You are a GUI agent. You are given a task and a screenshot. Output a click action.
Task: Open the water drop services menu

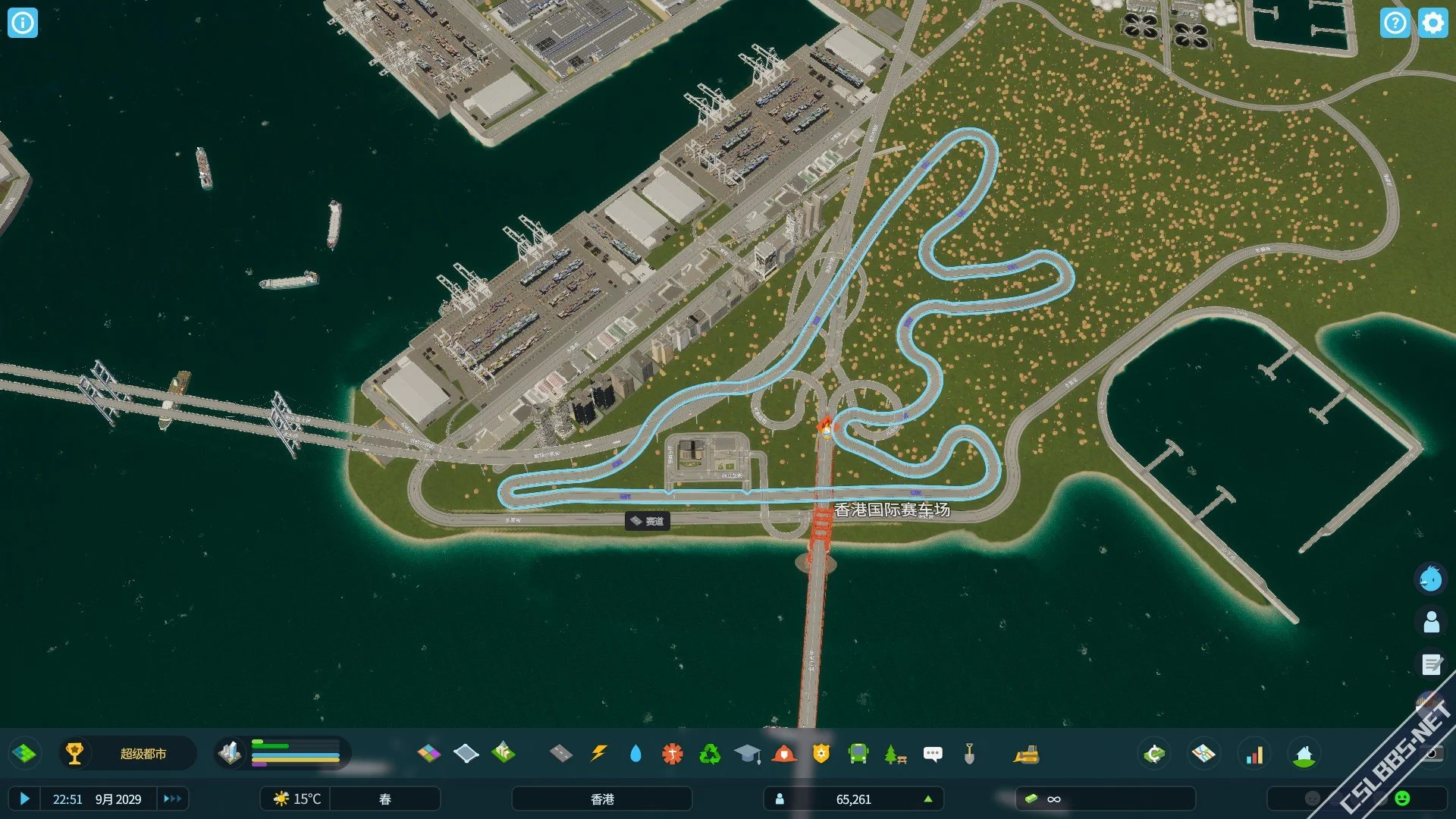635,753
